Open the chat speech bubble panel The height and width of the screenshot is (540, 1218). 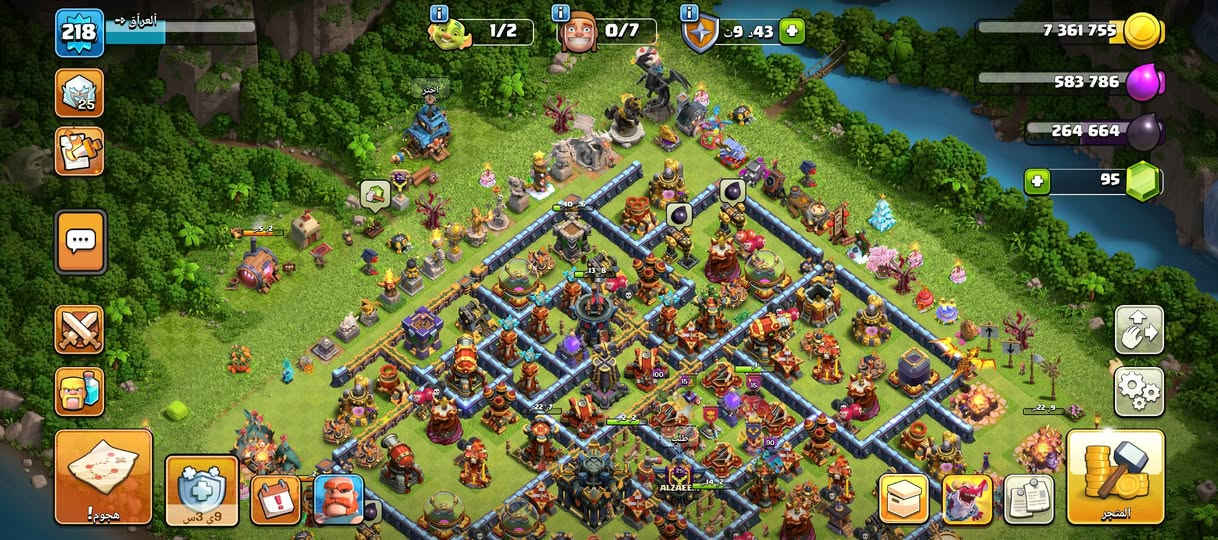(x=80, y=241)
